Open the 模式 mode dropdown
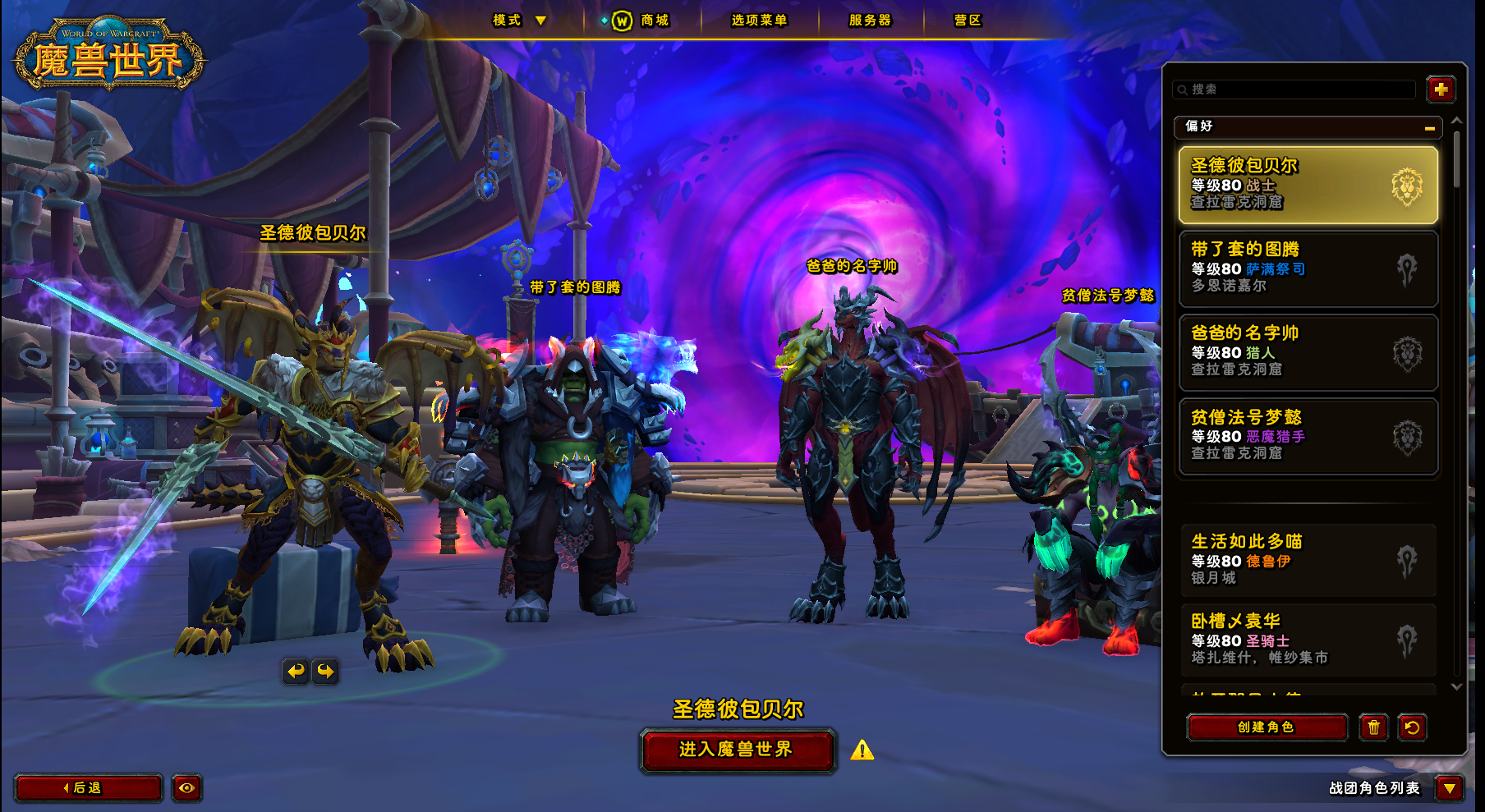The image size is (1485, 812). pyautogui.click(x=519, y=21)
